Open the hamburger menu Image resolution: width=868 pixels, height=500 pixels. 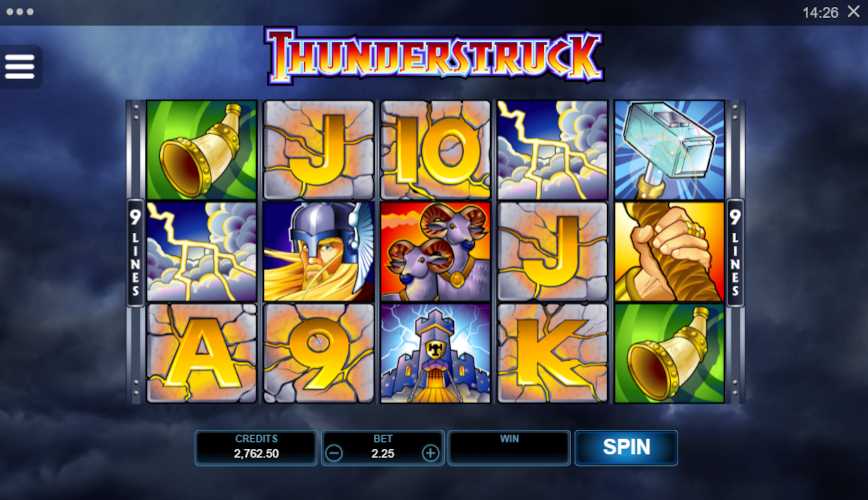(x=20, y=66)
